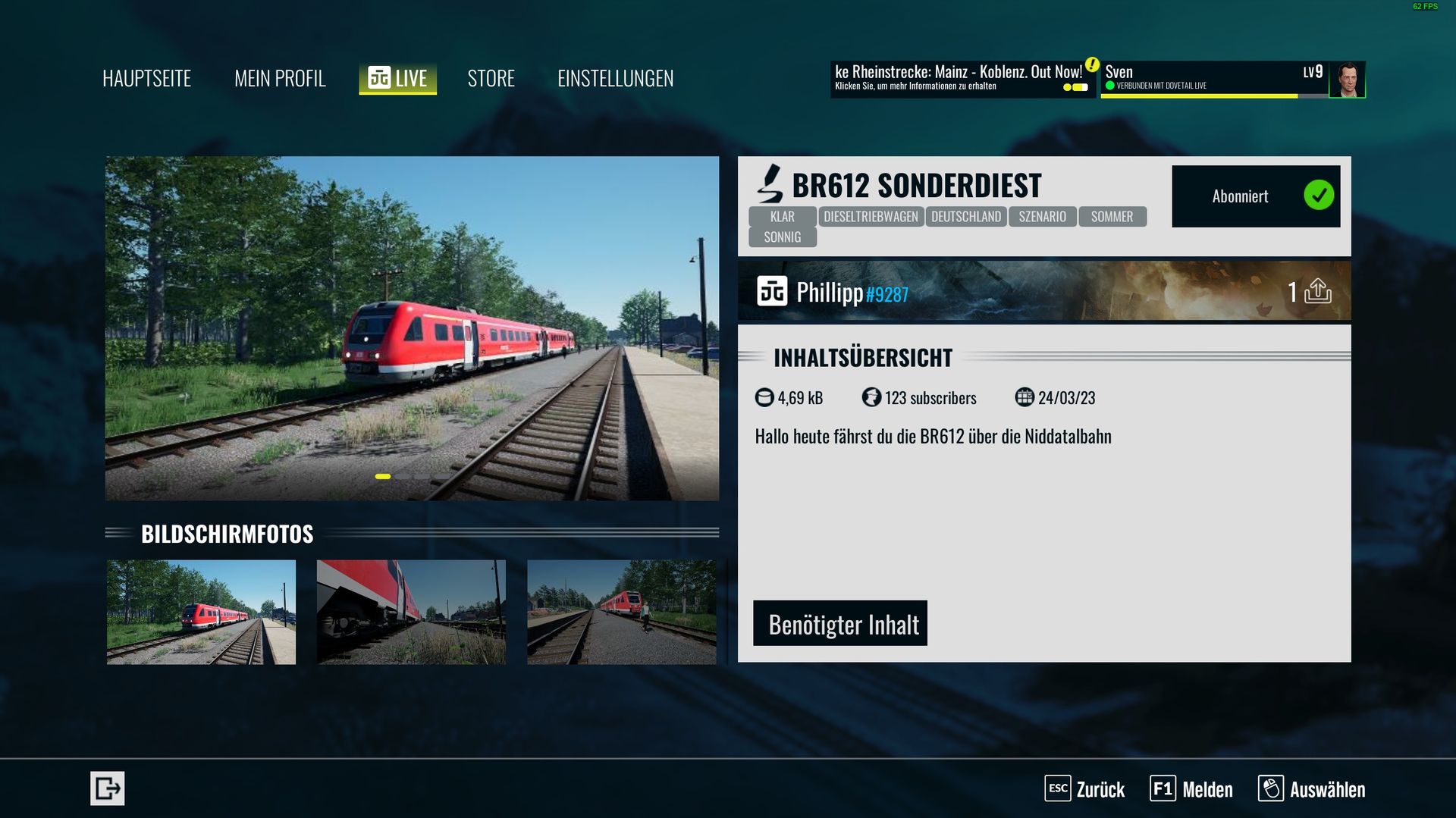Select the Deutschland tag
Image resolution: width=1456 pixels, height=818 pixels.
click(965, 217)
